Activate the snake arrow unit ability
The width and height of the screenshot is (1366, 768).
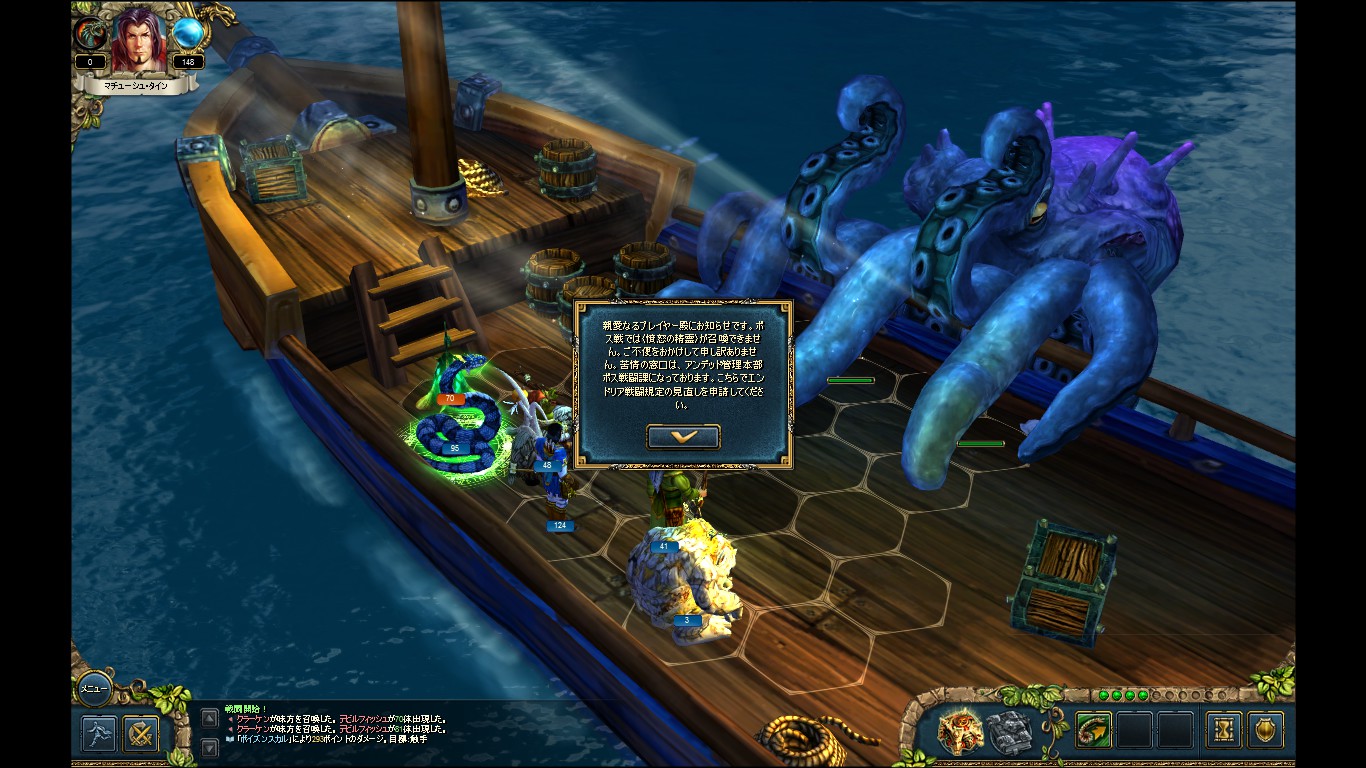pos(1094,730)
